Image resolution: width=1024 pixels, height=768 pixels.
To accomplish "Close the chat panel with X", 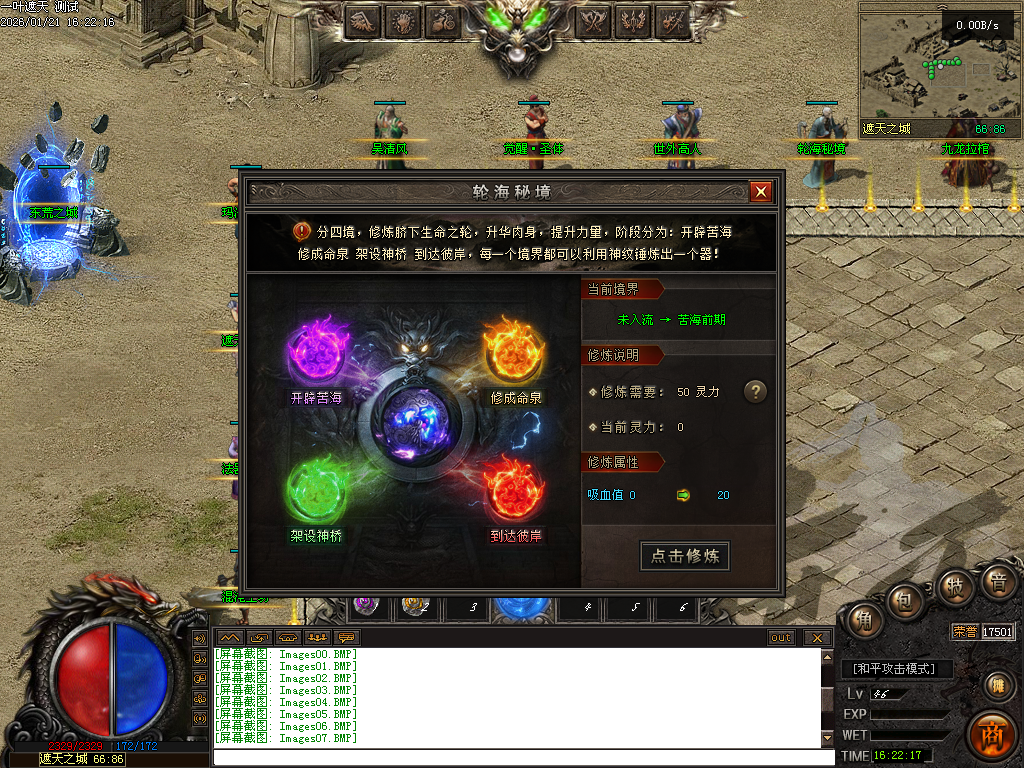I will point(817,637).
